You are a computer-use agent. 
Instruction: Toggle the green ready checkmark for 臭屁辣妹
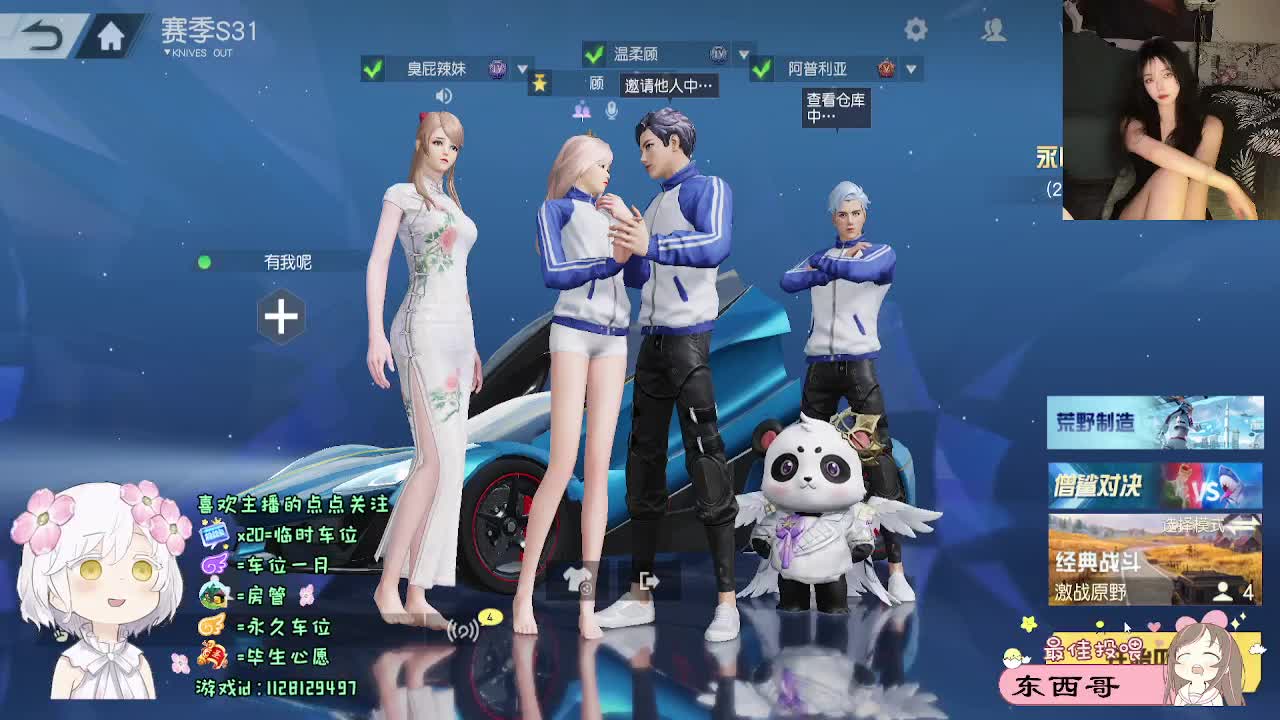[370, 70]
